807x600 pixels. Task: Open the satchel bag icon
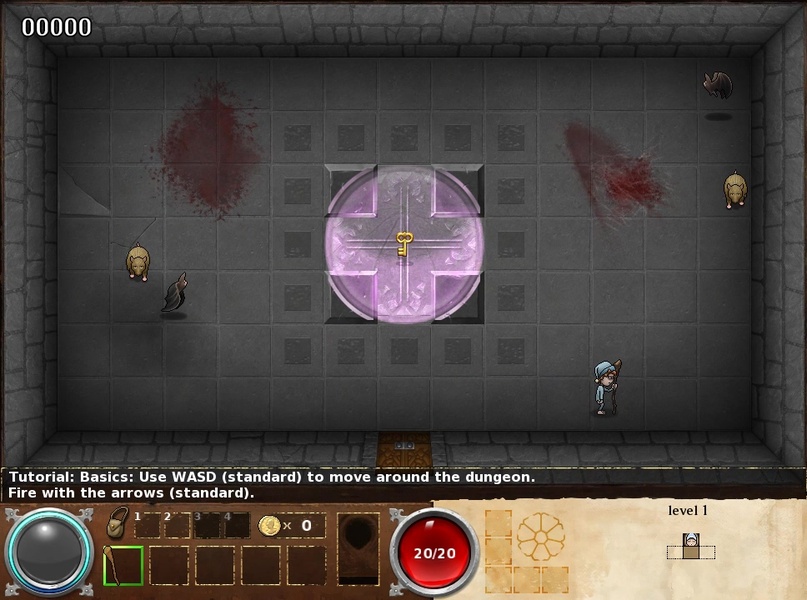[117, 525]
